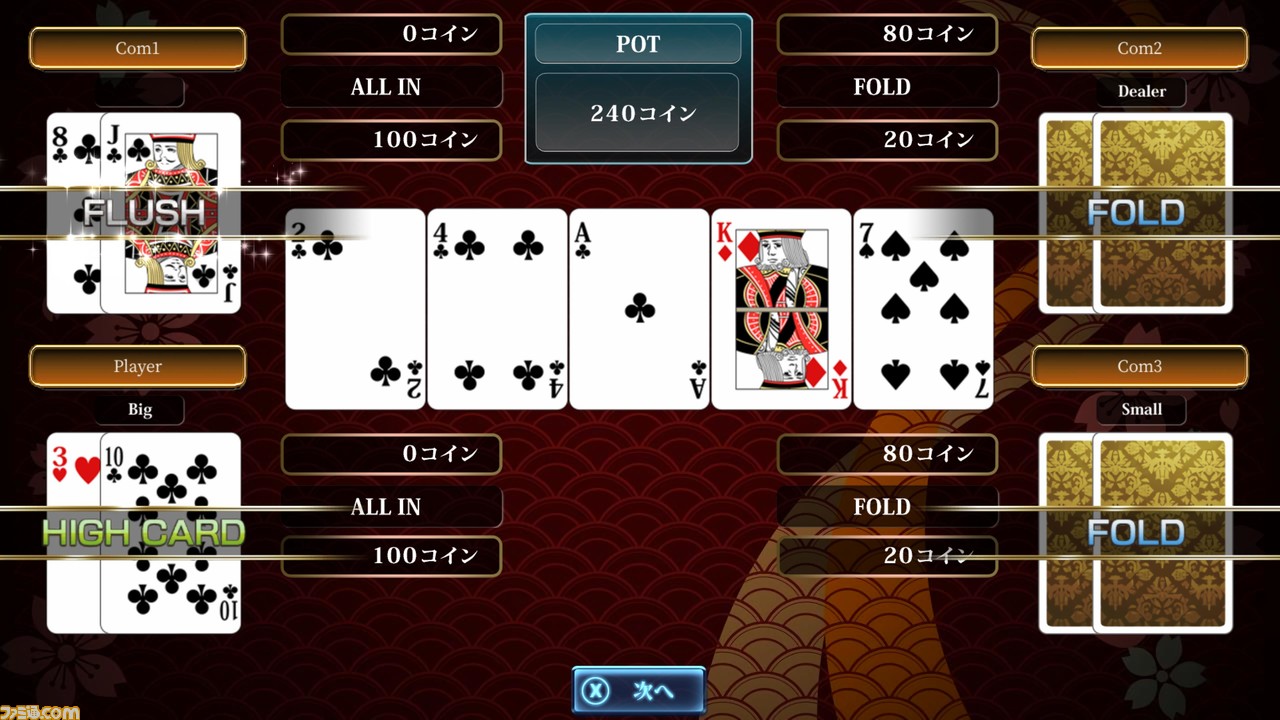The width and height of the screenshot is (1280, 720).
Task: Select the 2 of Clubs community card
Action: [x=354, y=307]
